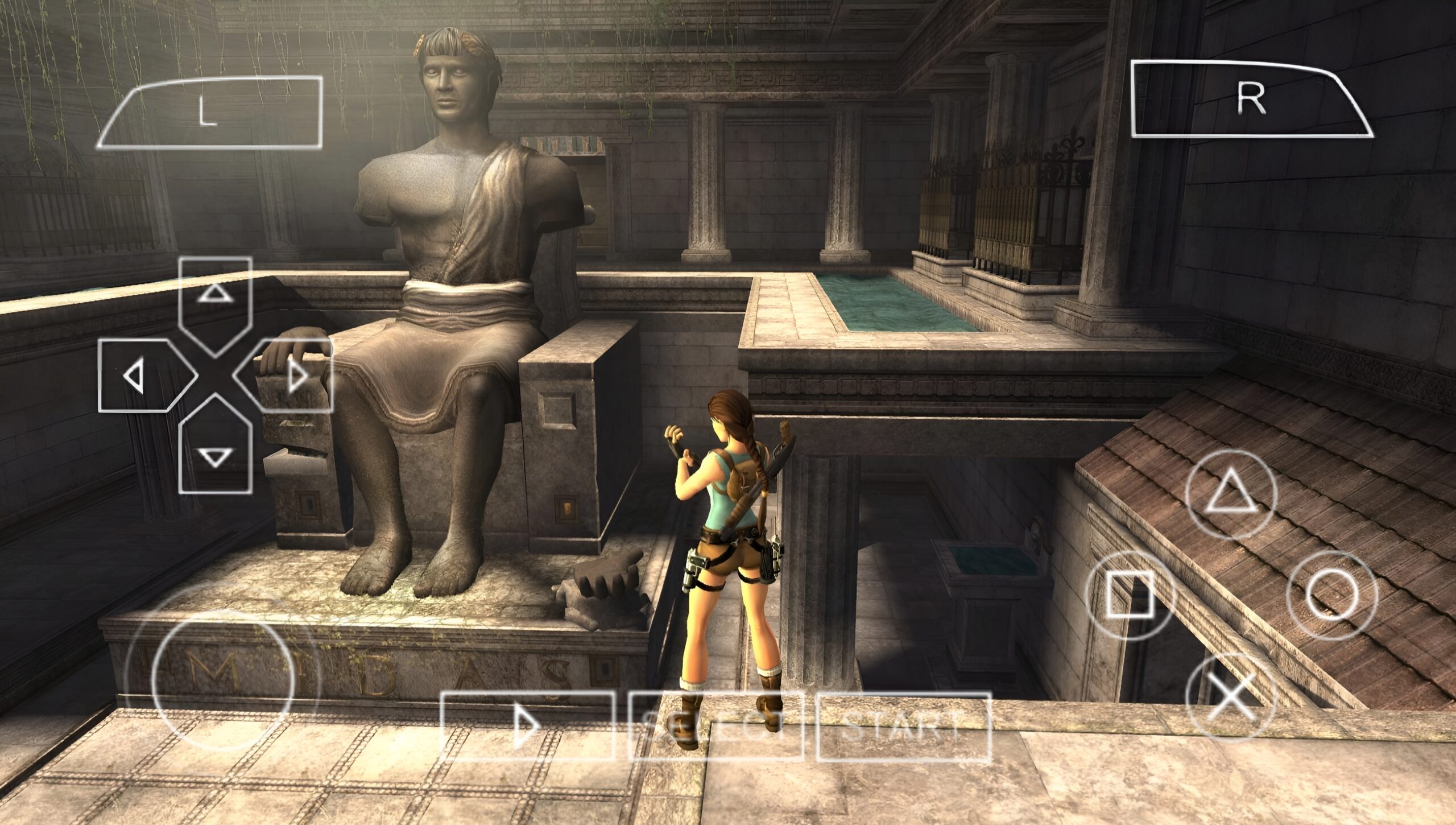Toggle the fast-forward play arrow button
Image resolution: width=1456 pixels, height=825 pixels.
(528, 726)
